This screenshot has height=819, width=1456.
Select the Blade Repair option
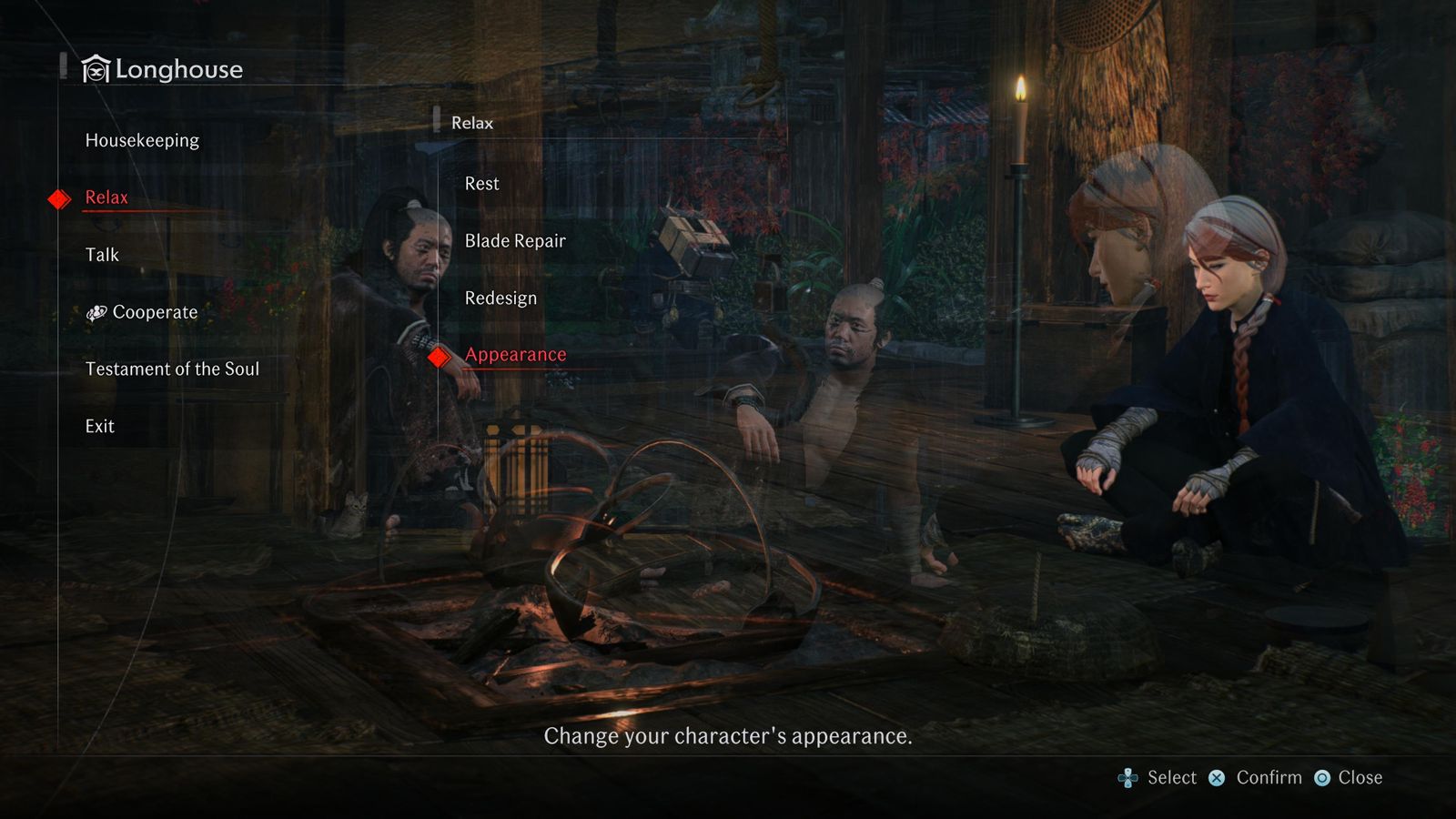515,241
